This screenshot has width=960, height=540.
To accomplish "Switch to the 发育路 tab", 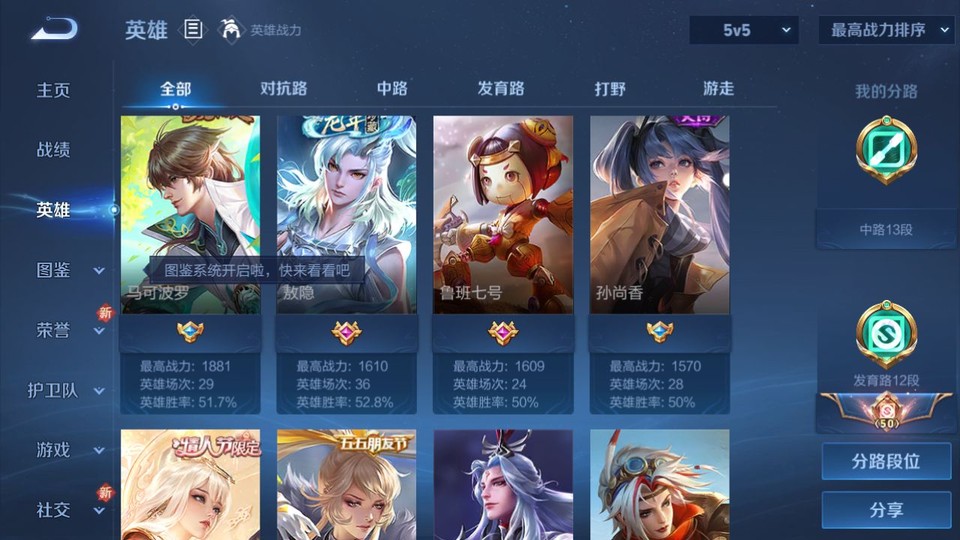I will tap(501, 88).
